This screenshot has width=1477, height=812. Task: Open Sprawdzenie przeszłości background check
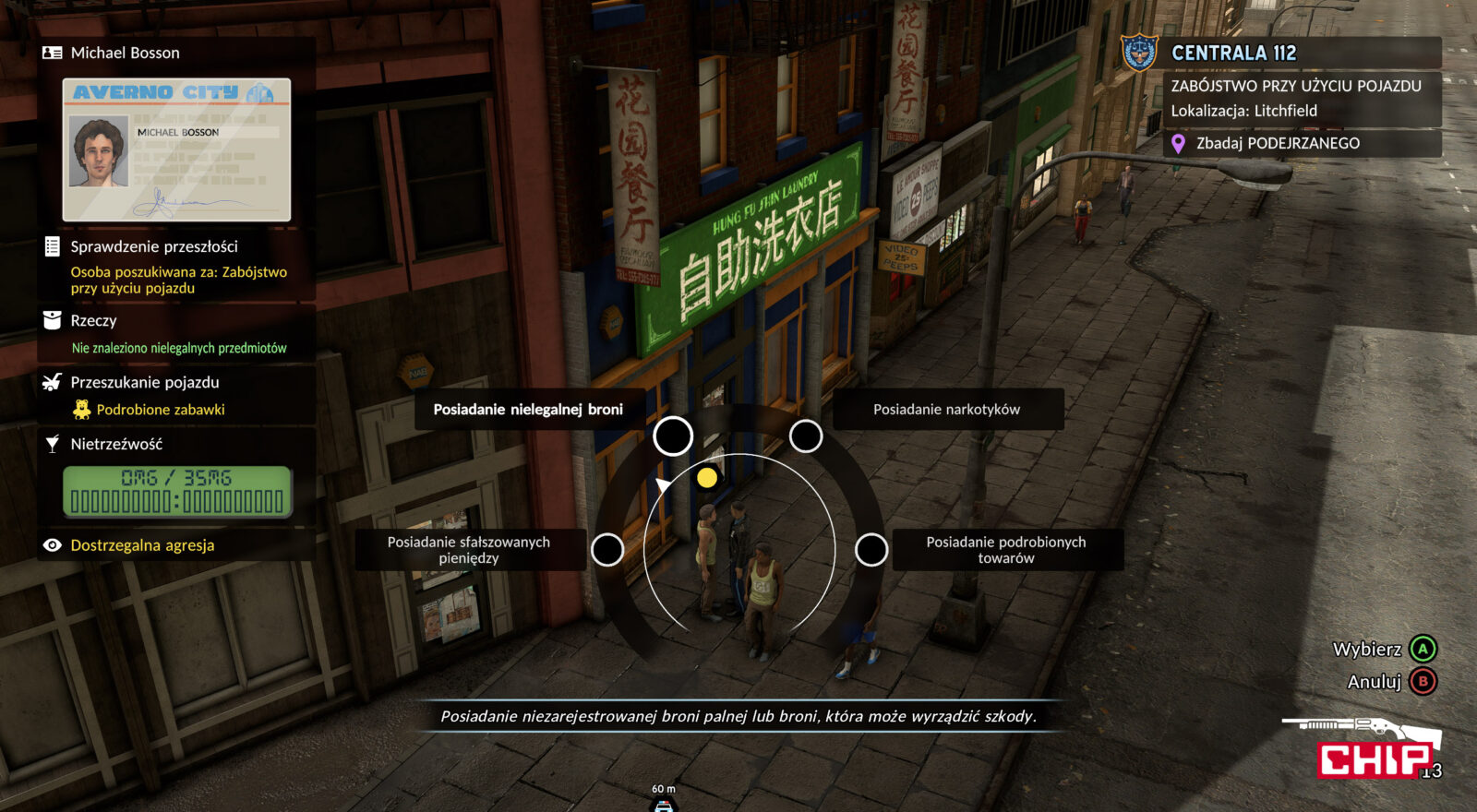tap(154, 246)
